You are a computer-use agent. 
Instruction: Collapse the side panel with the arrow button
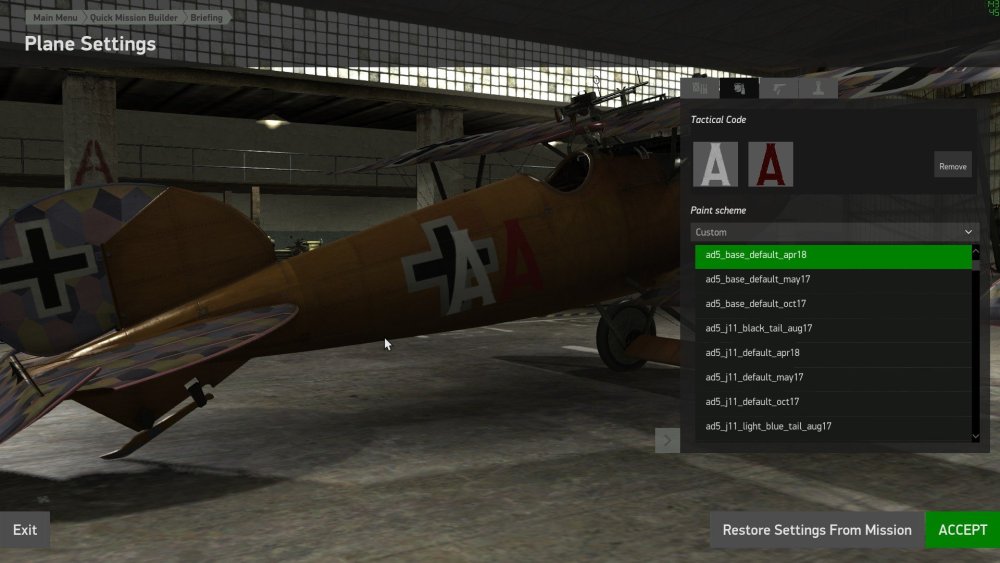point(667,440)
